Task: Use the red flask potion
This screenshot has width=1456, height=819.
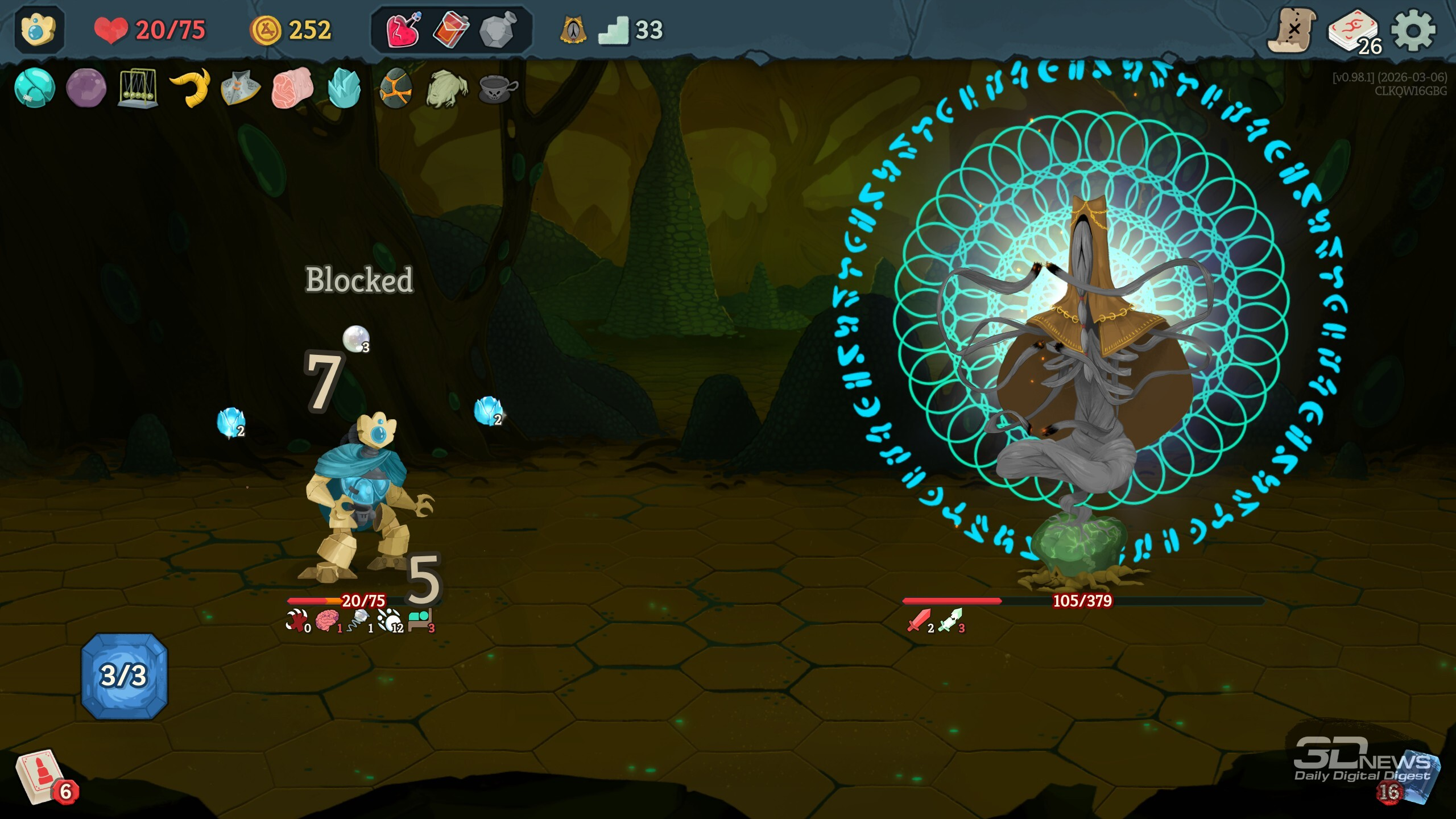Action: (451, 30)
